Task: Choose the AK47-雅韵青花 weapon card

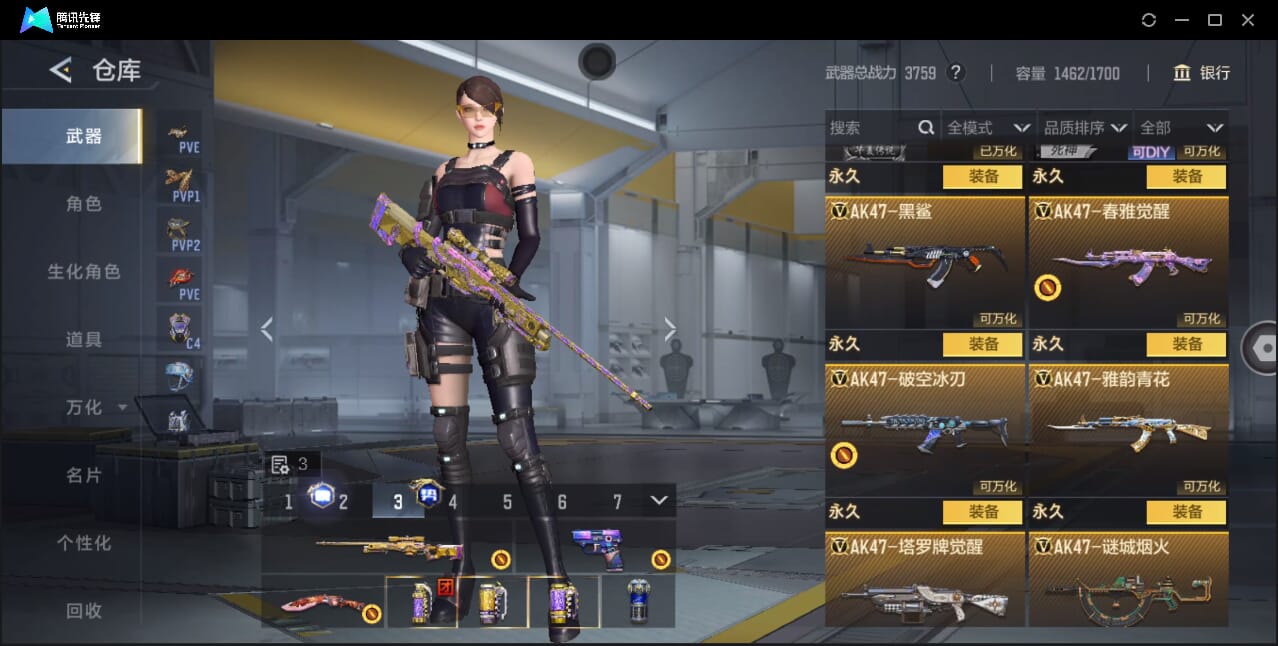Action: point(1128,430)
